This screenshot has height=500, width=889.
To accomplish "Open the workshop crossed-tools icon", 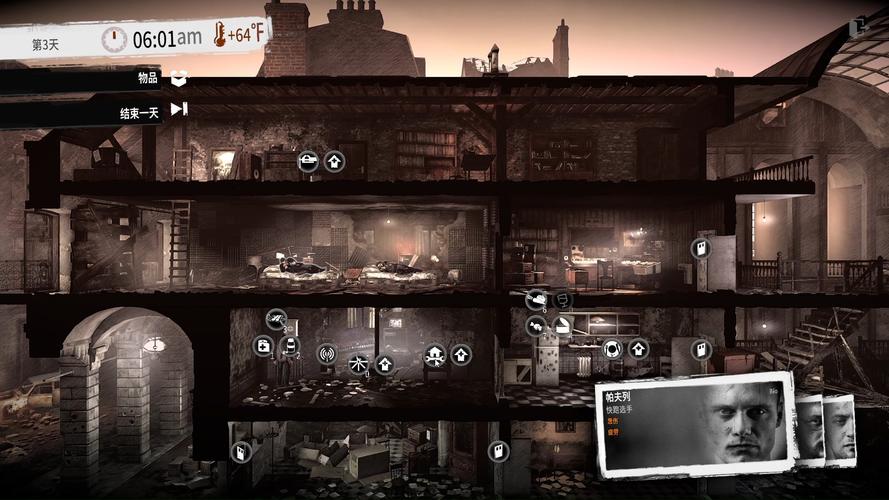I will [x=435, y=353].
